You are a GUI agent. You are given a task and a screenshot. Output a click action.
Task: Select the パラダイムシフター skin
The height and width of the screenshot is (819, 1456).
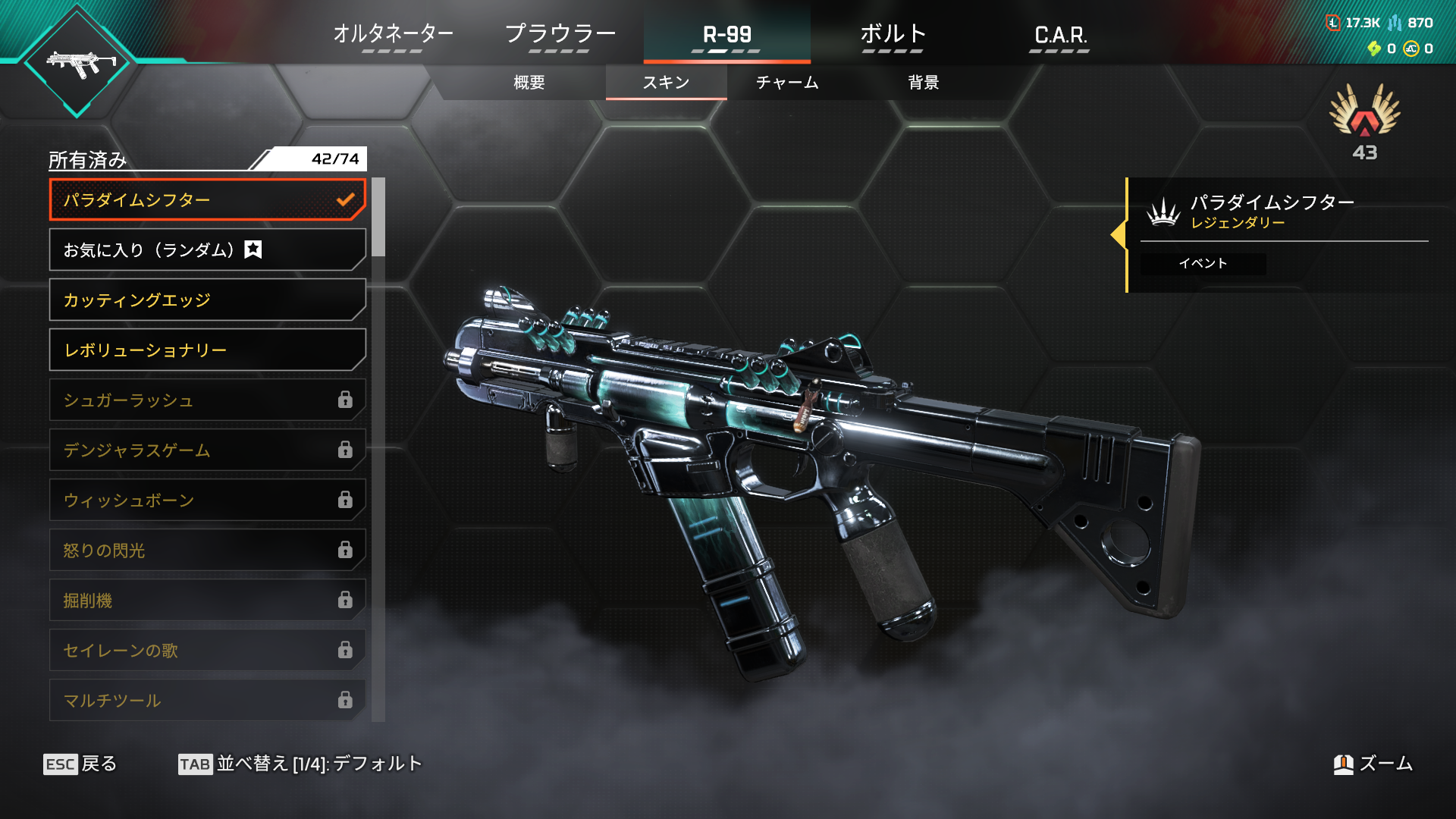point(206,200)
